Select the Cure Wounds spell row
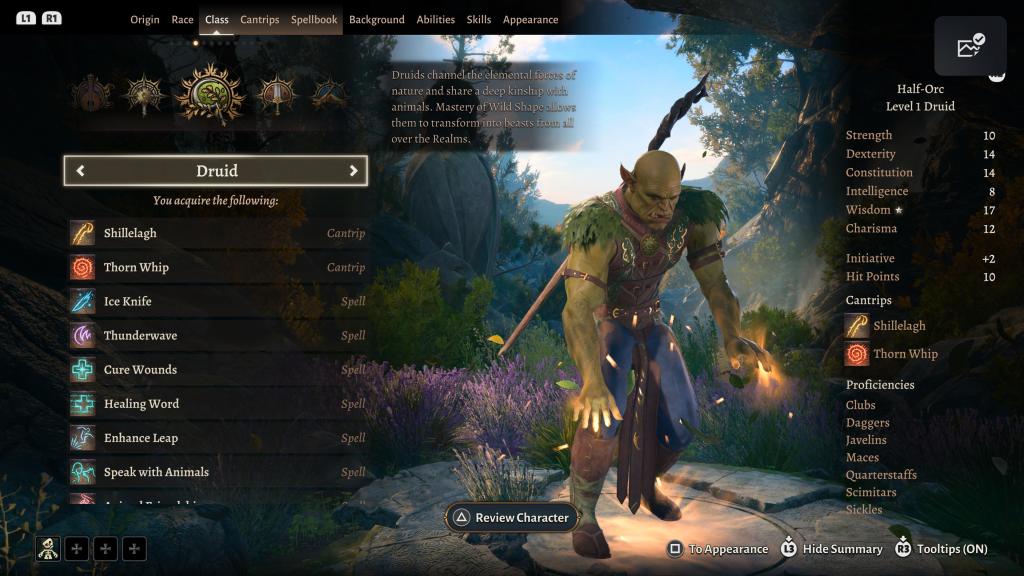The width and height of the screenshot is (1024, 576). (x=217, y=369)
